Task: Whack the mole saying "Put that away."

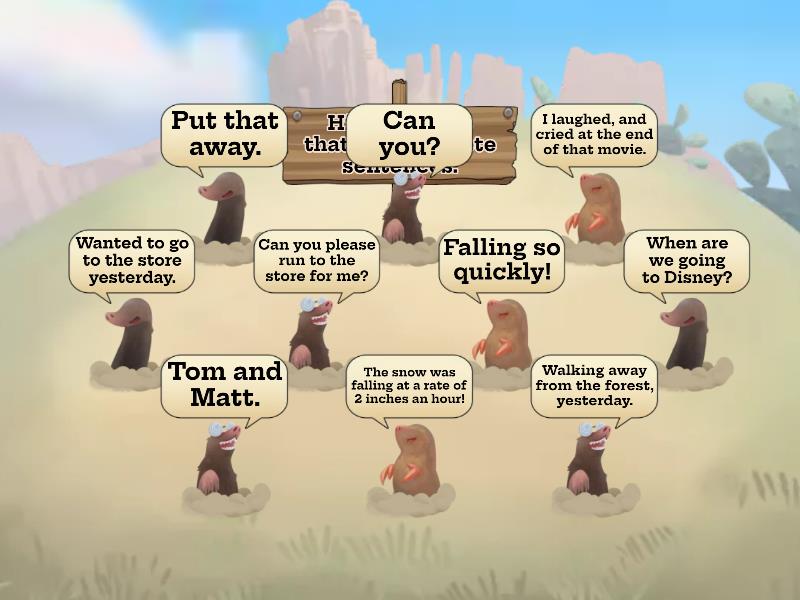Action: click(223, 207)
